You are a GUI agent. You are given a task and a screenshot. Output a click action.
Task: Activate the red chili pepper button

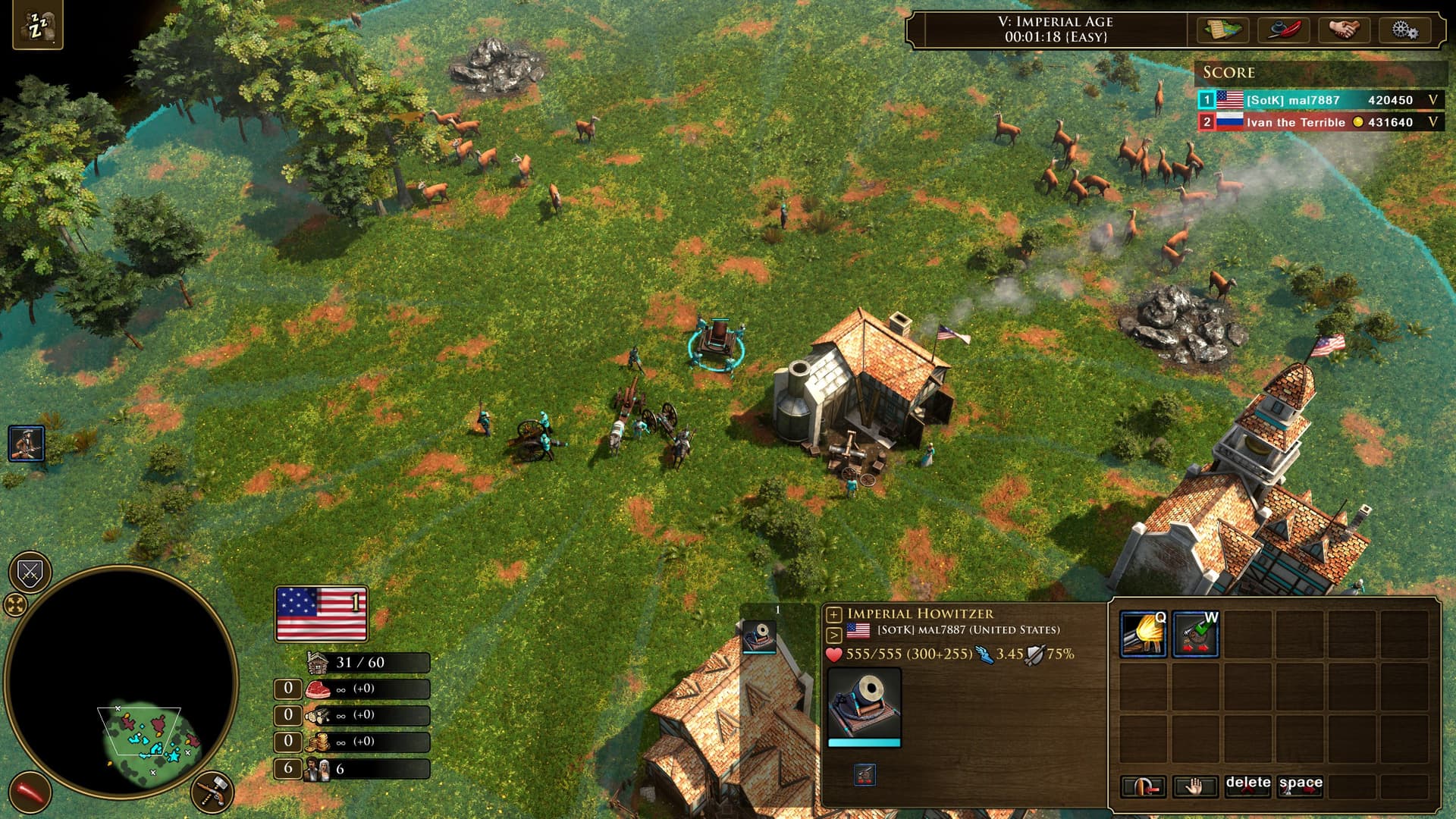(30, 792)
